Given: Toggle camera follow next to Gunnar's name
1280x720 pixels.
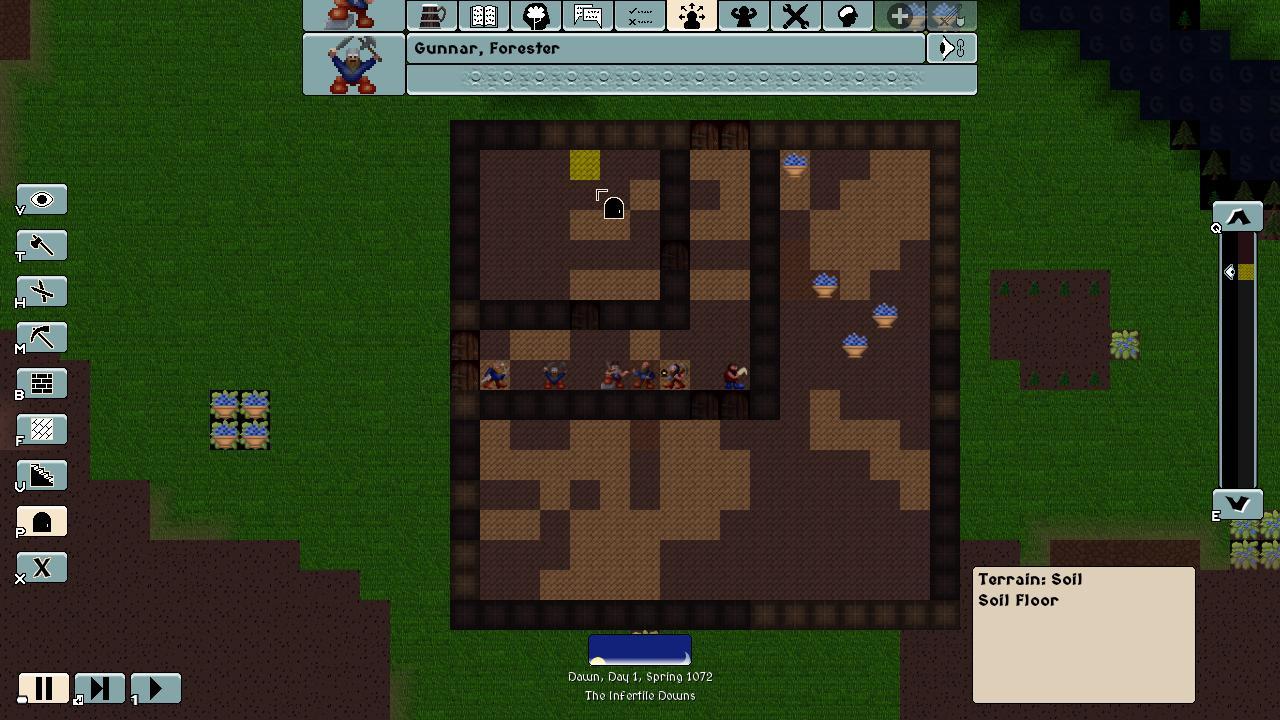Looking at the screenshot, I should click(x=949, y=48).
